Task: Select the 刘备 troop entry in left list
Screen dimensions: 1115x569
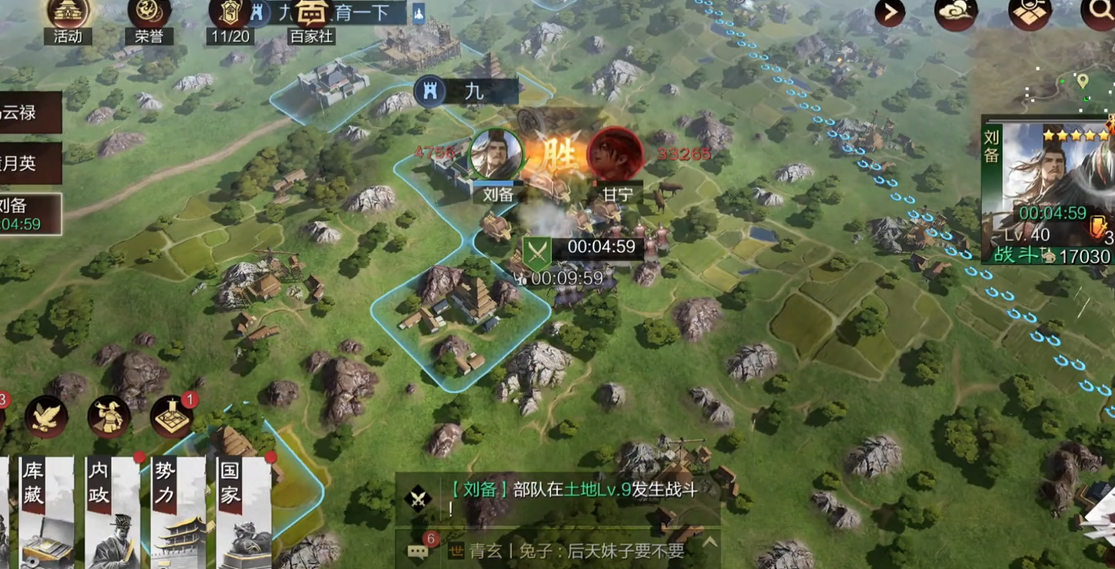Action: [28, 214]
